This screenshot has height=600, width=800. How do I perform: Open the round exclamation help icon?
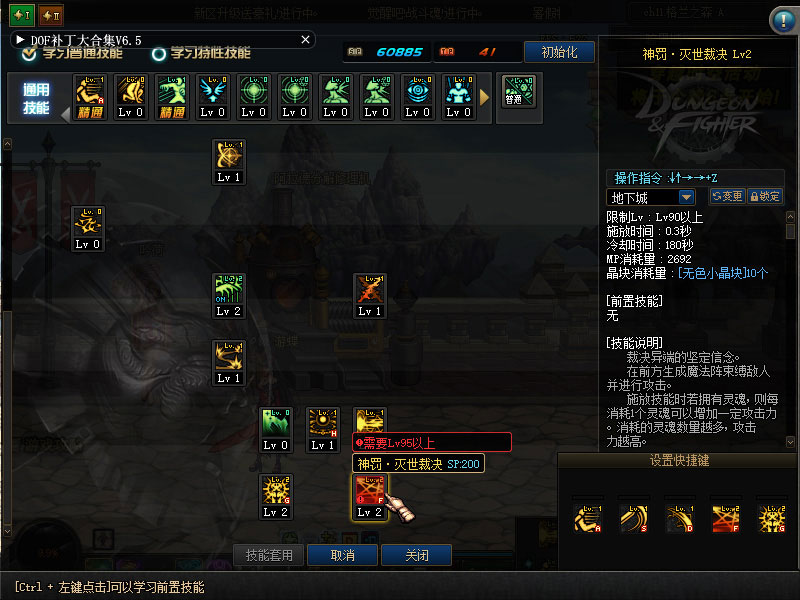pos(783,20)
